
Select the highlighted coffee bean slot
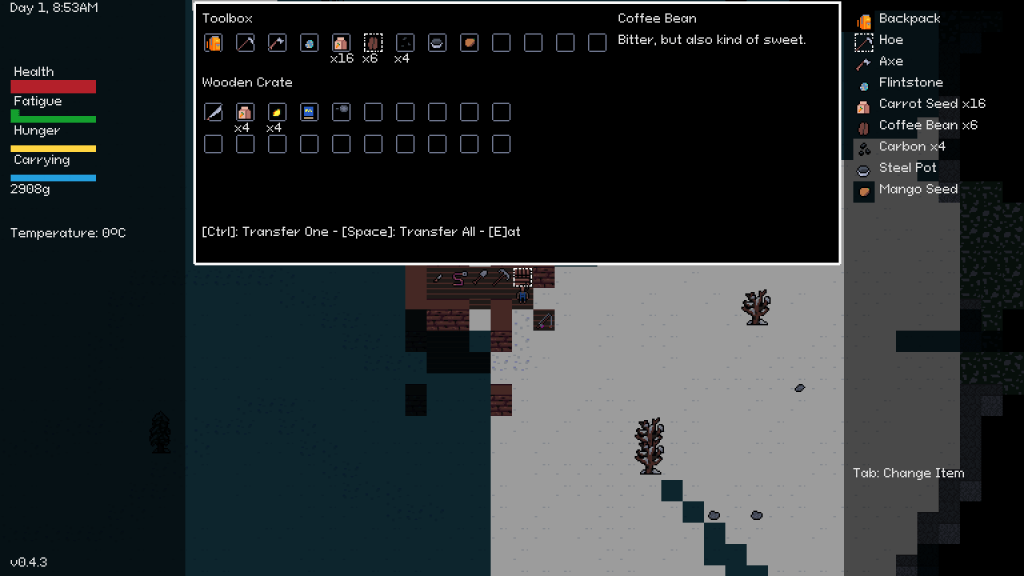[373, 43]
